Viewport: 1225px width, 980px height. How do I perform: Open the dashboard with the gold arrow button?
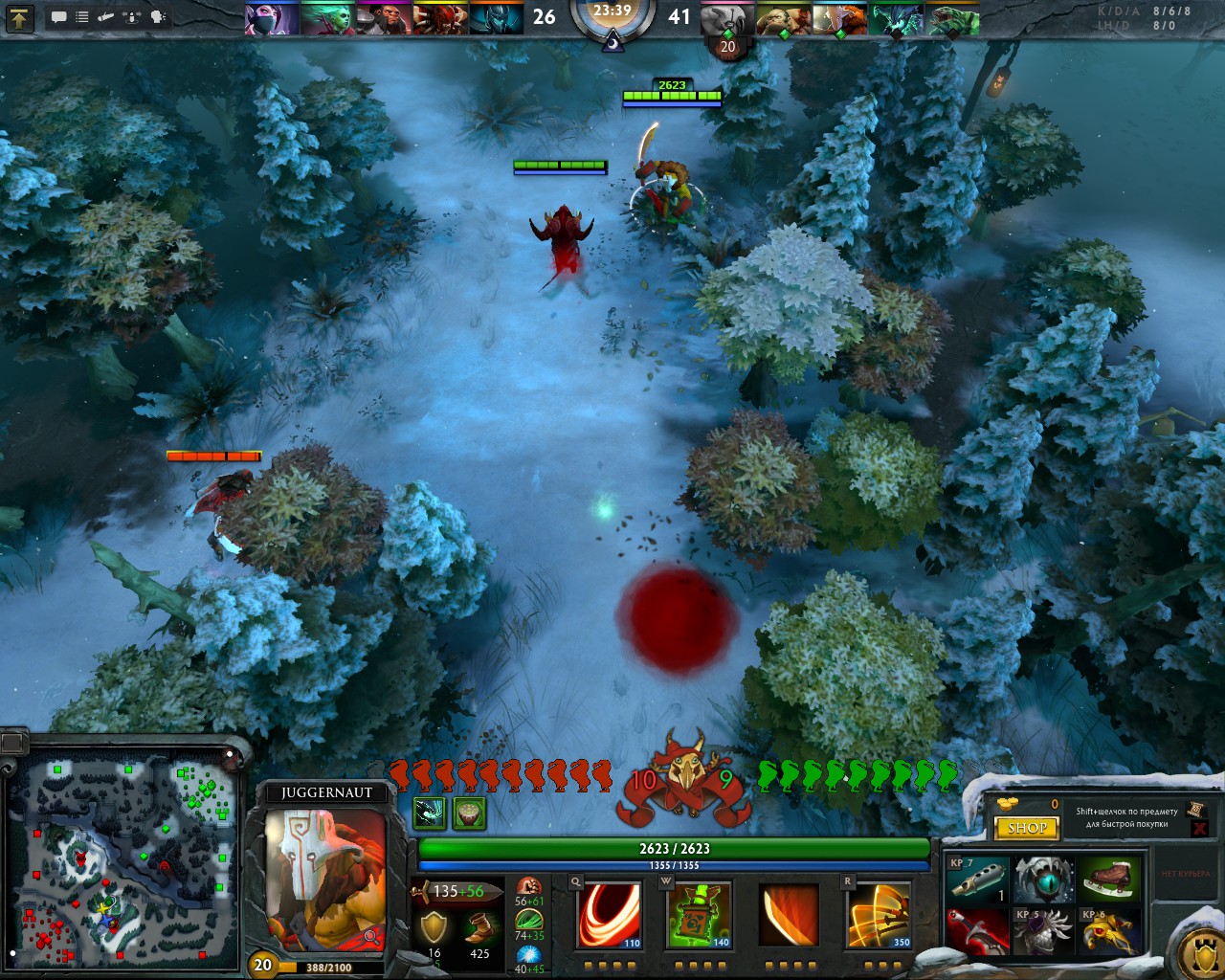click(20, 16)
